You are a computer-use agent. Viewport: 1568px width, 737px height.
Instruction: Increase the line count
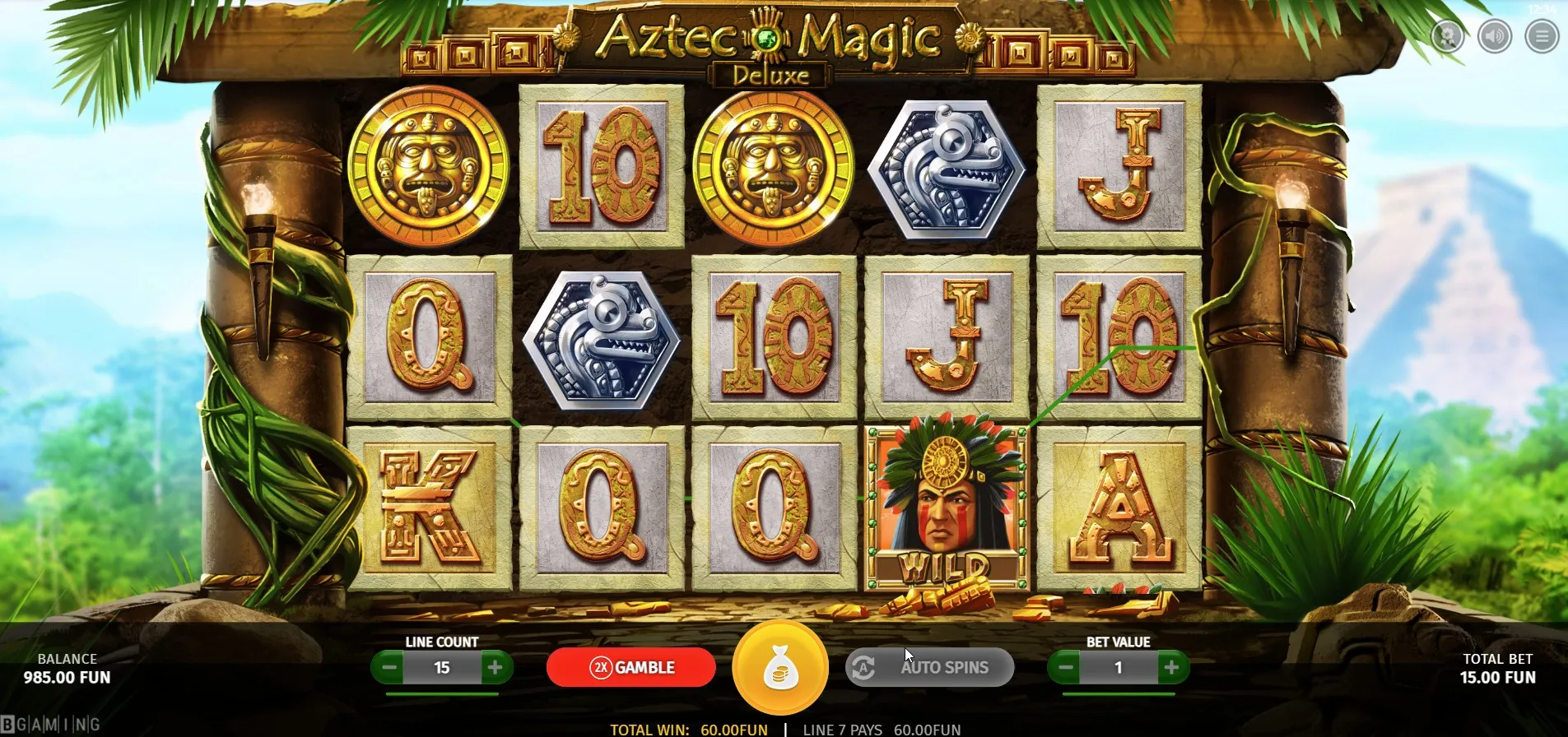point(495,667)
